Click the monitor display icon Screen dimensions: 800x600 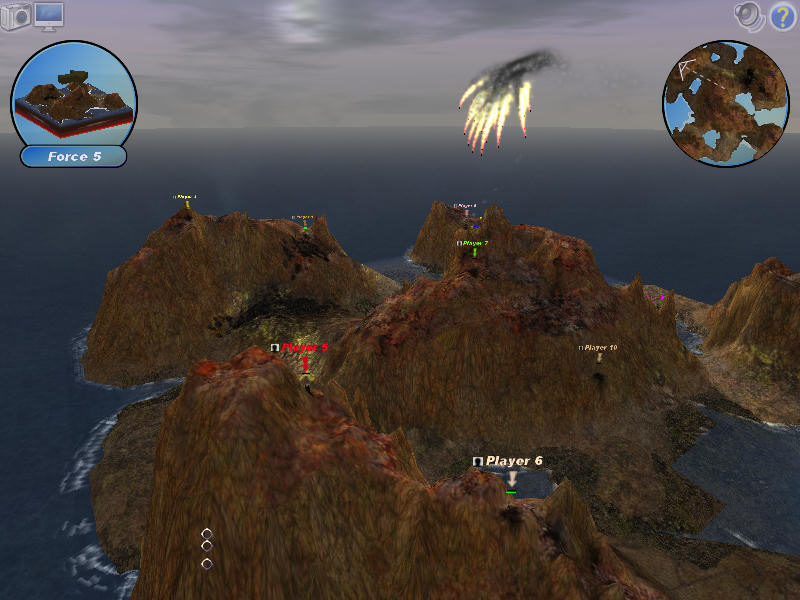(49, 15)
